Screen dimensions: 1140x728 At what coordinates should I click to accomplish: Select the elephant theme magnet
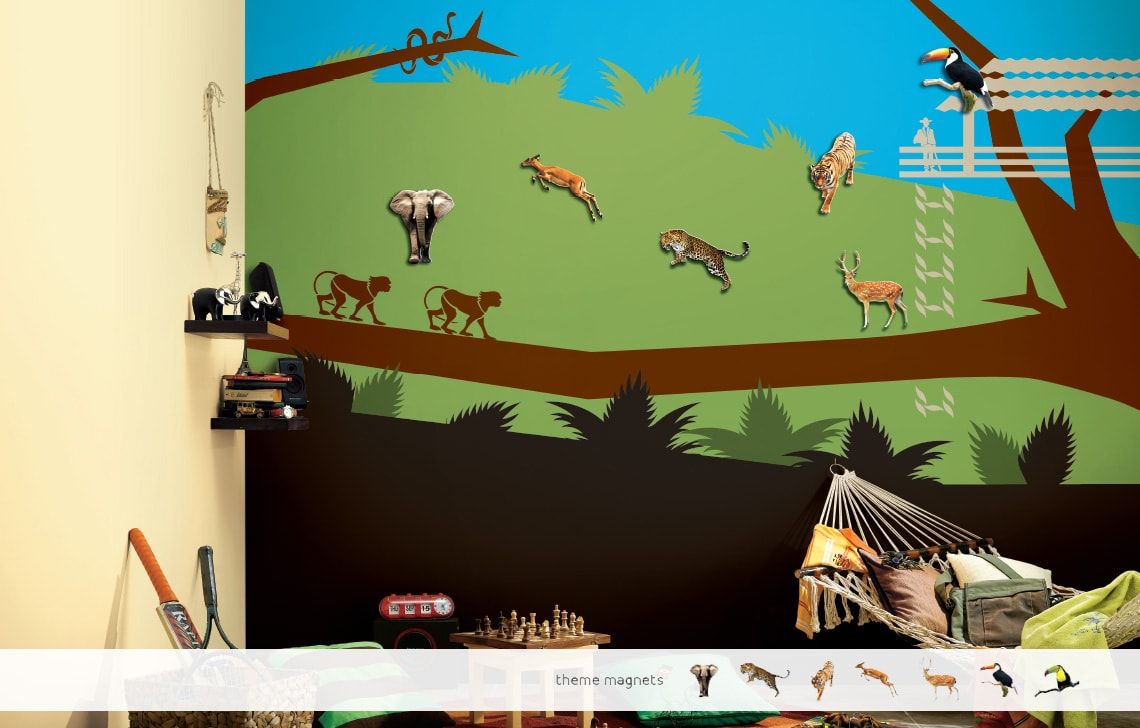point(704,680)
